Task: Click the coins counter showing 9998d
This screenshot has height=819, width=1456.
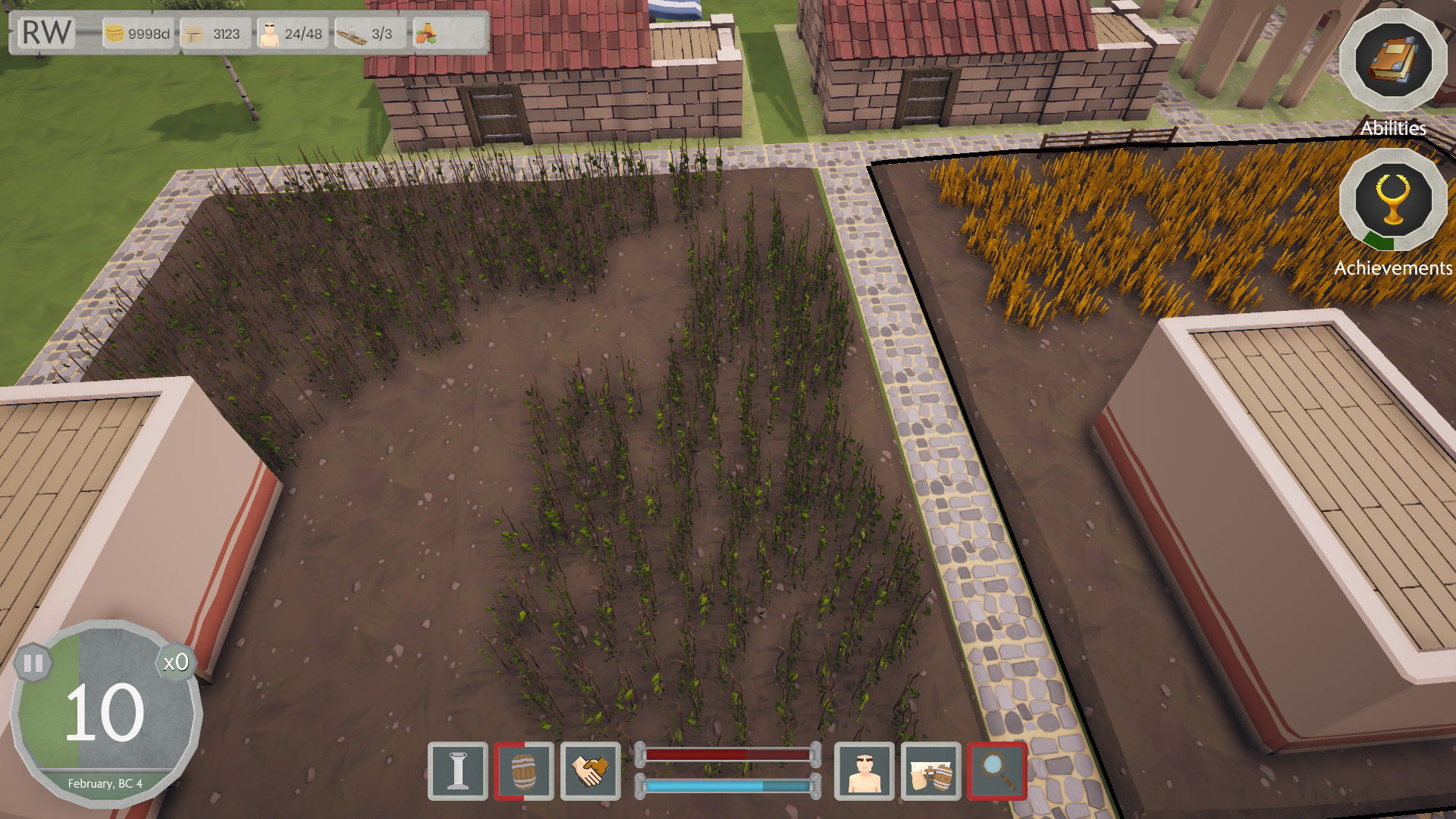Action: pyautogui.click(x=138, y=33)
